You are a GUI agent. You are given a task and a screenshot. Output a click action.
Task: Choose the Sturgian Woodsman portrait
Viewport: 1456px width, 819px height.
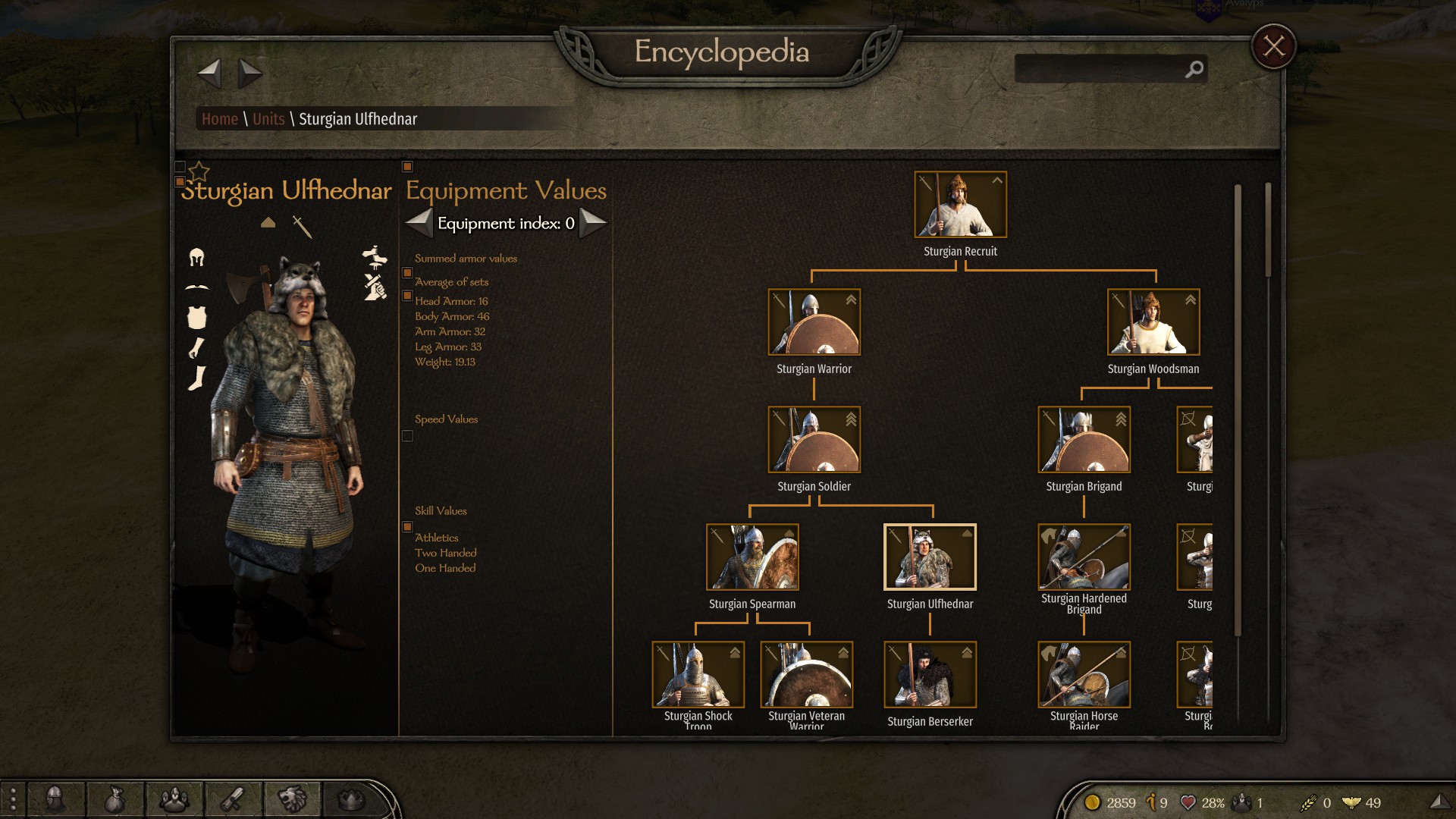pyautogui.click(x=1153, y=322)
